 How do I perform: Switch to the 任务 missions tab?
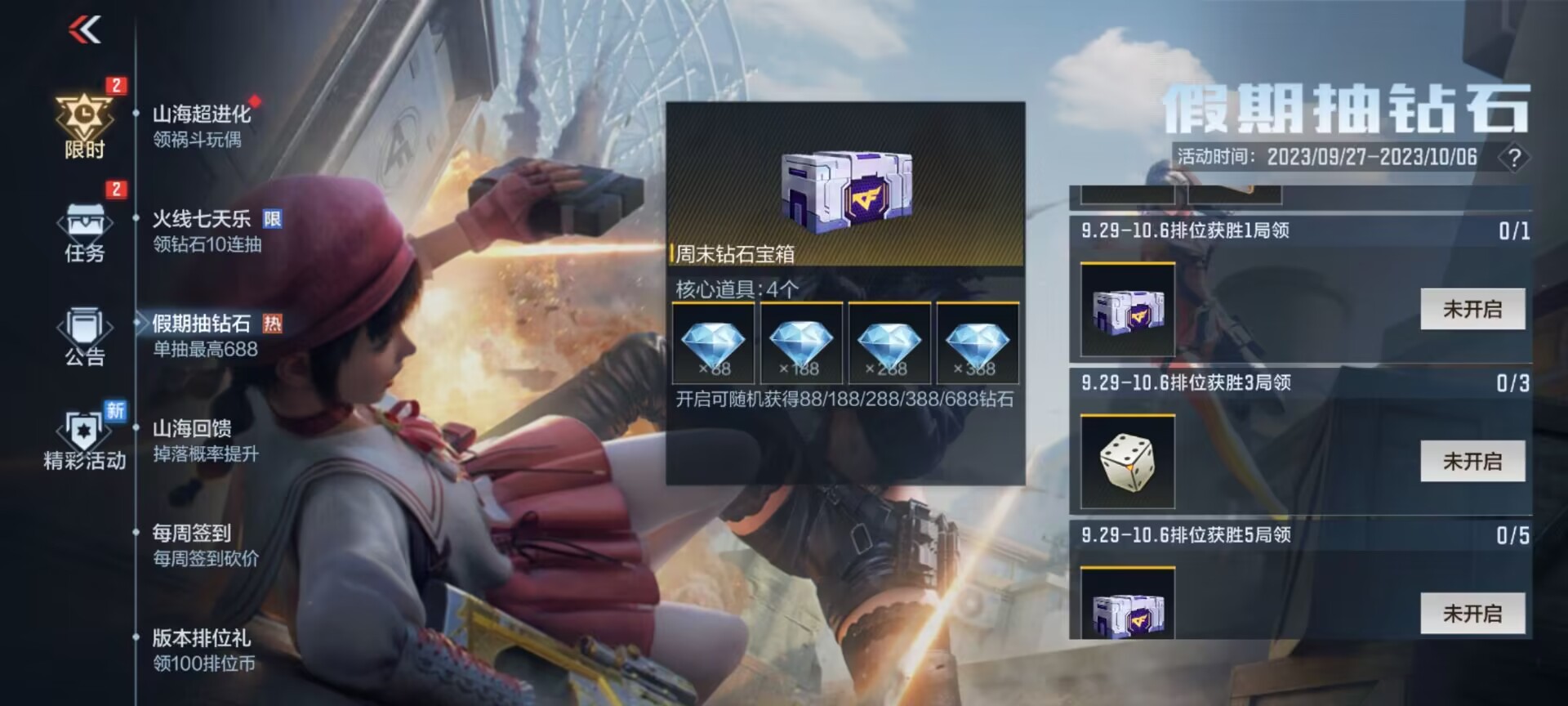pyautogui.click(x=85, y=230)
